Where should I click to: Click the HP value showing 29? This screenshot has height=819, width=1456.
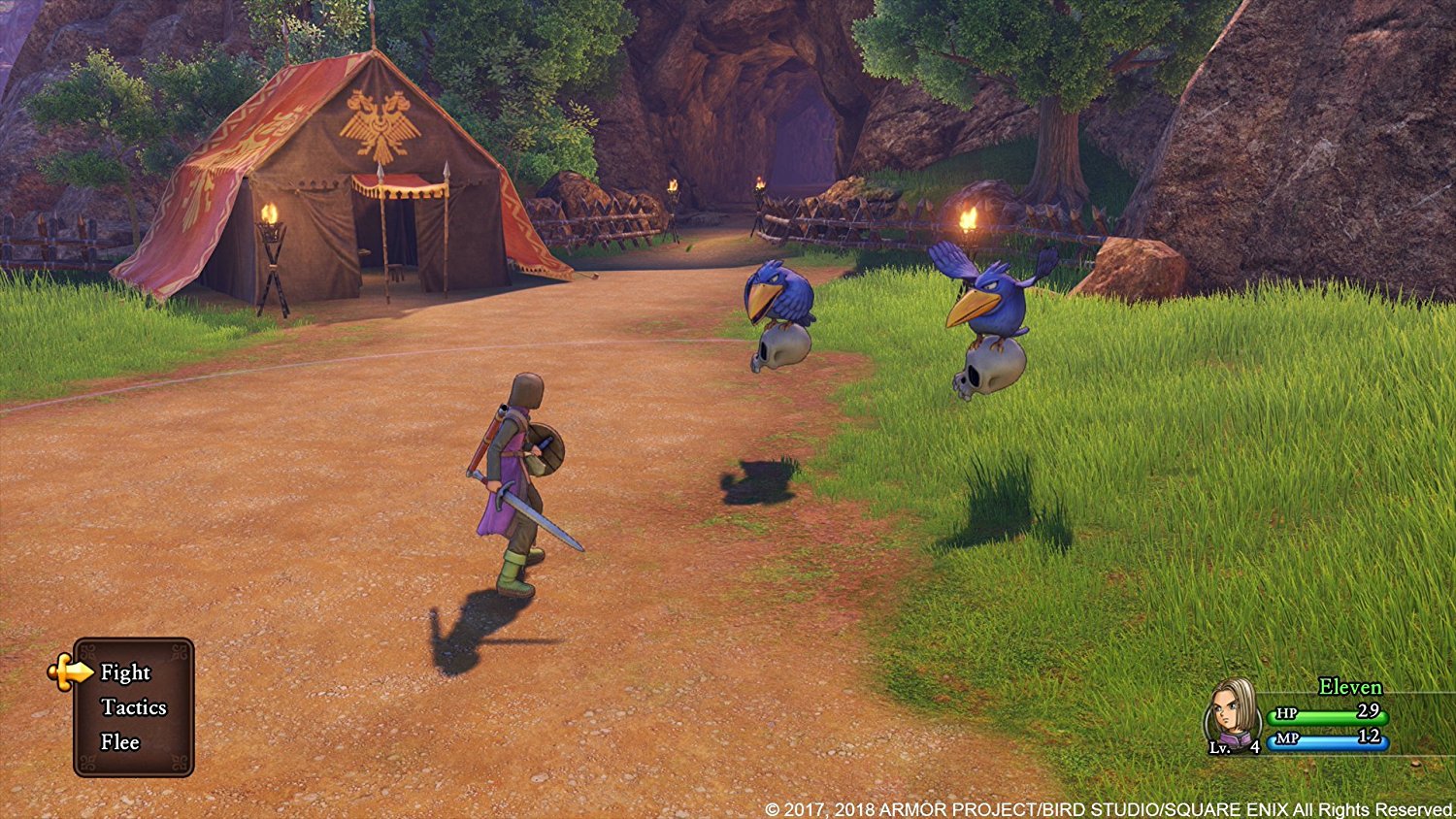(1371, 711)
